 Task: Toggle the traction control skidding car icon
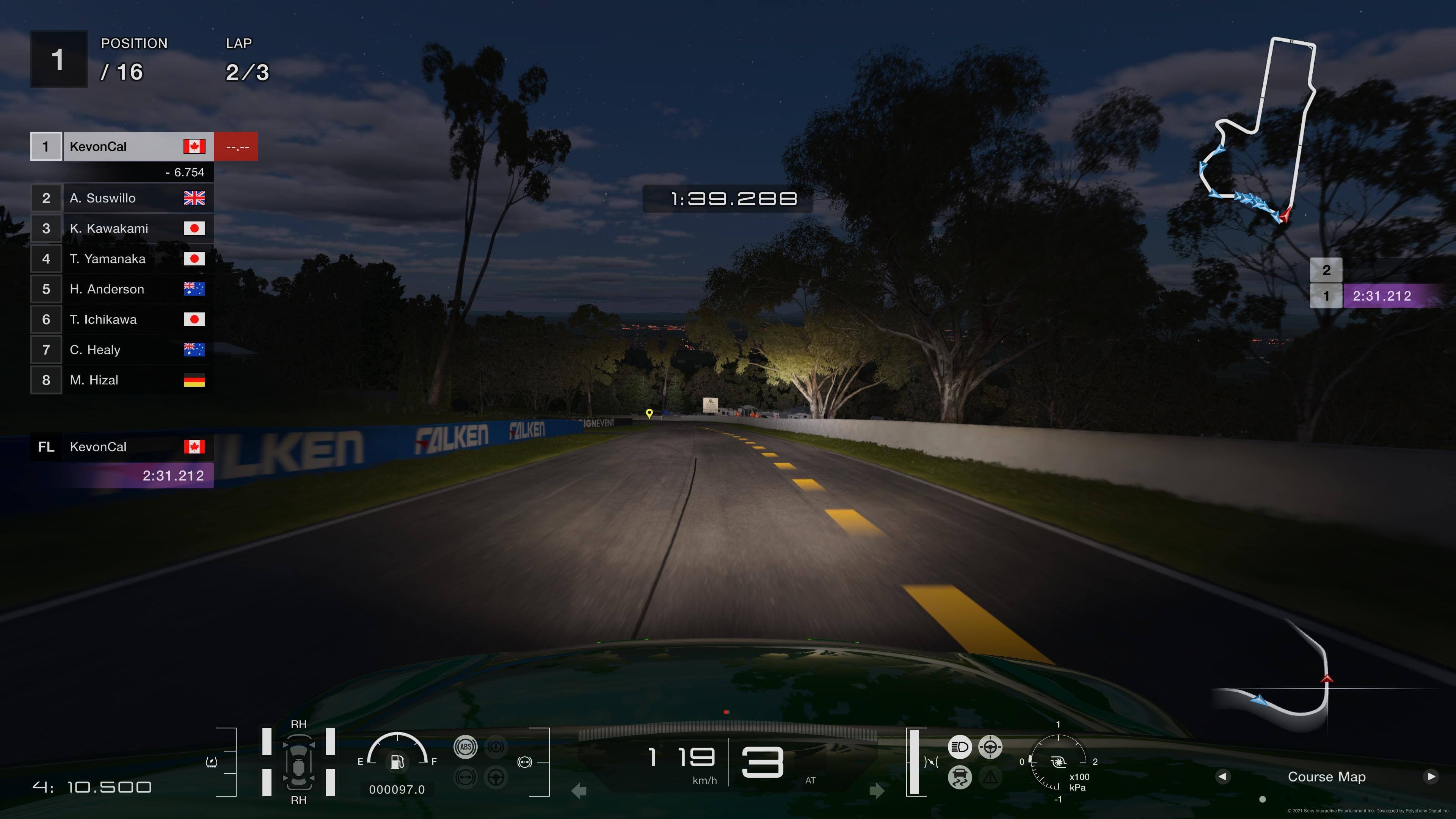pos(959,777)
